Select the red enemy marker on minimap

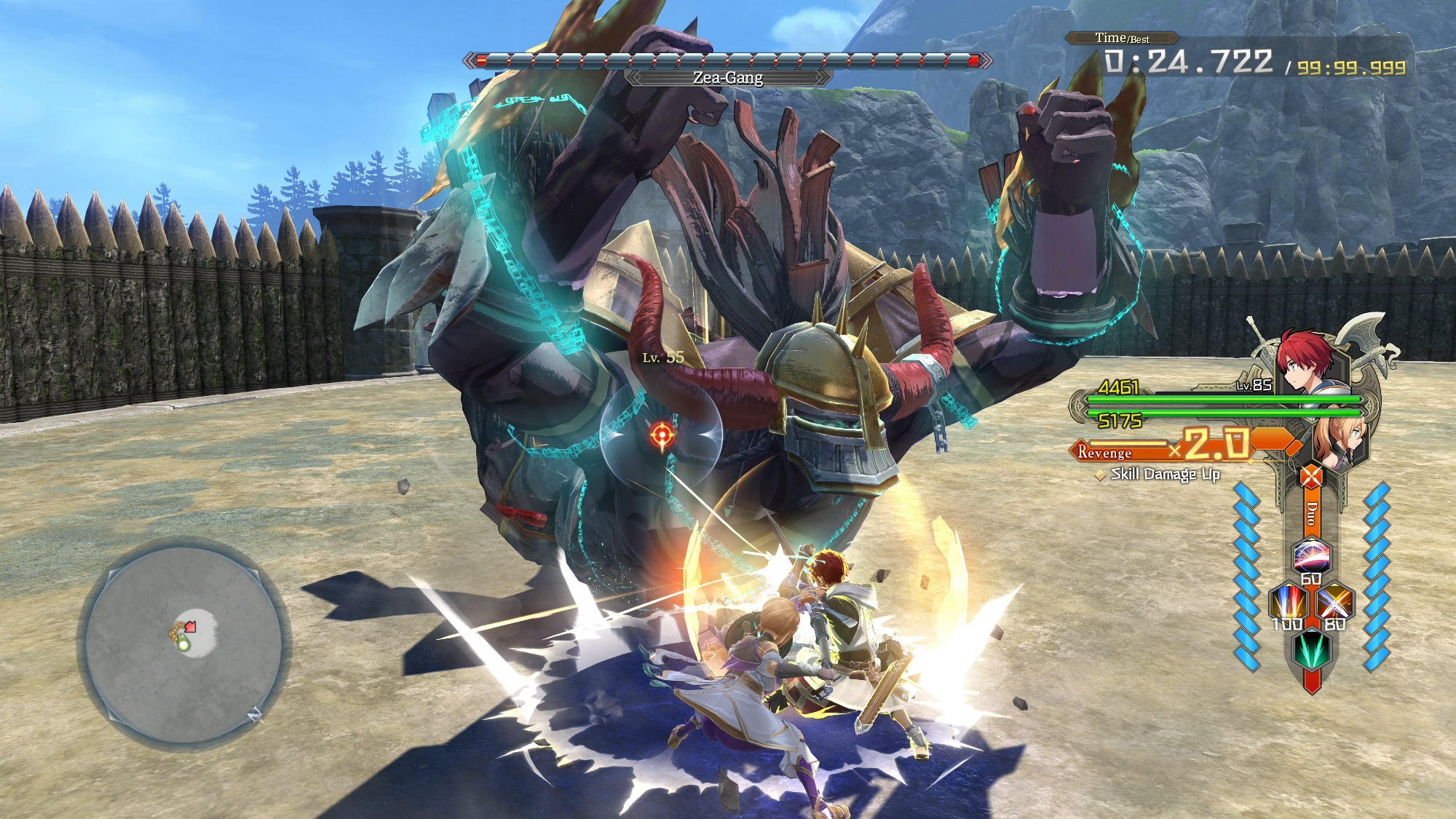tap(191, 626)
